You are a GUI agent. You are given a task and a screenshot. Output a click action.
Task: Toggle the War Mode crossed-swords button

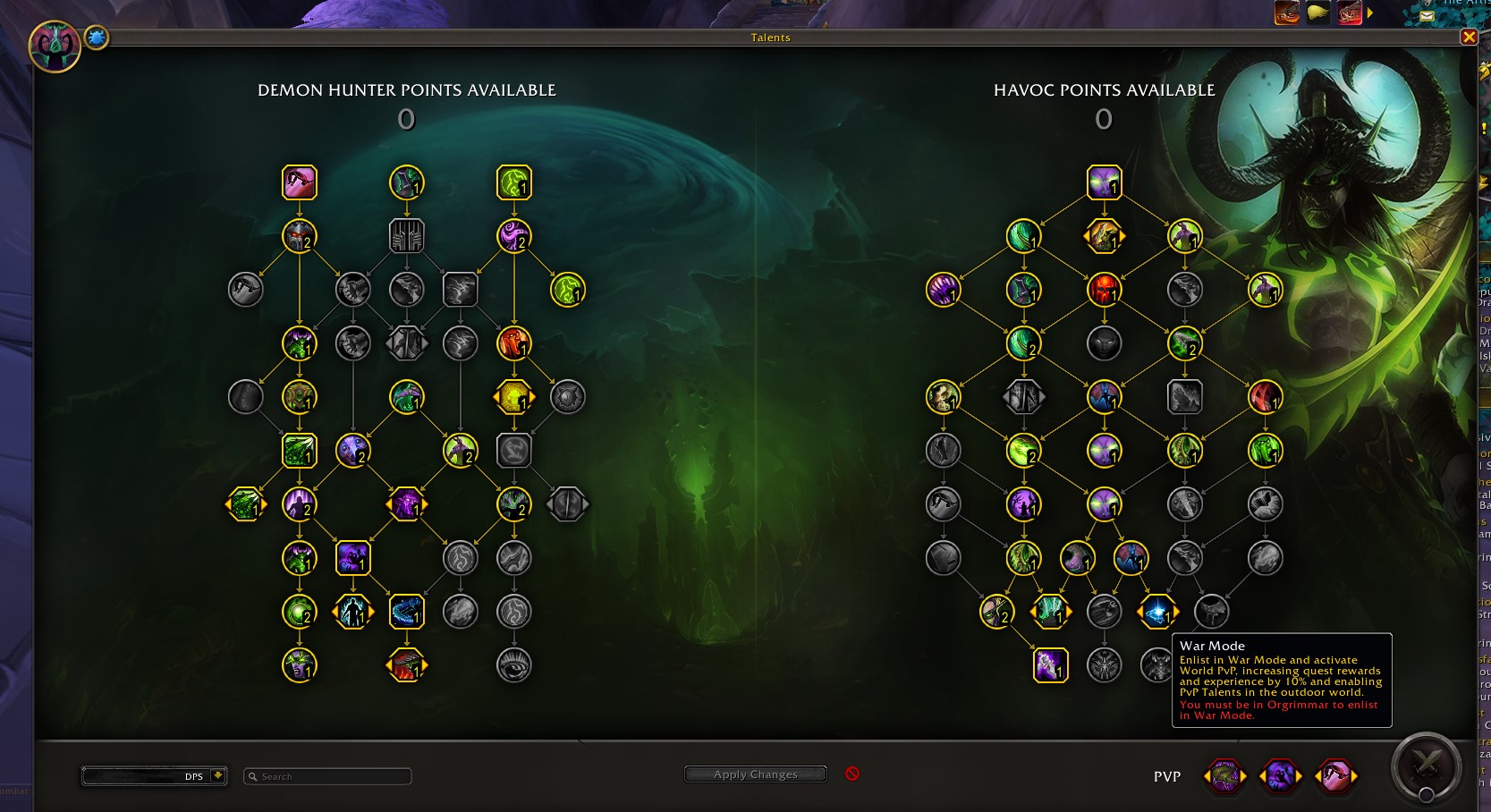pyautogui.click(x=1427, y=765)
